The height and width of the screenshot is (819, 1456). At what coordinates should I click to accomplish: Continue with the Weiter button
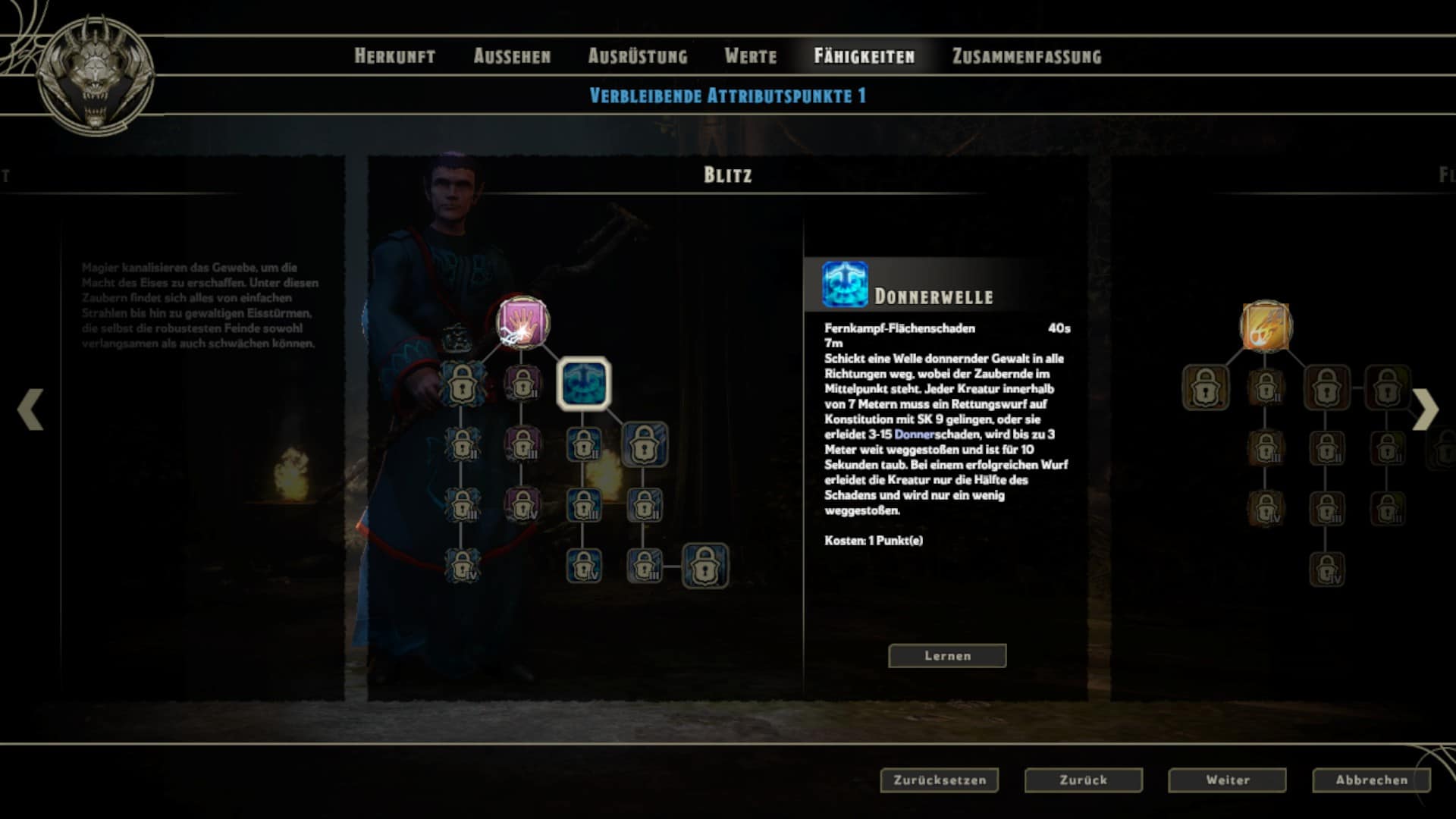[1227, 780]
